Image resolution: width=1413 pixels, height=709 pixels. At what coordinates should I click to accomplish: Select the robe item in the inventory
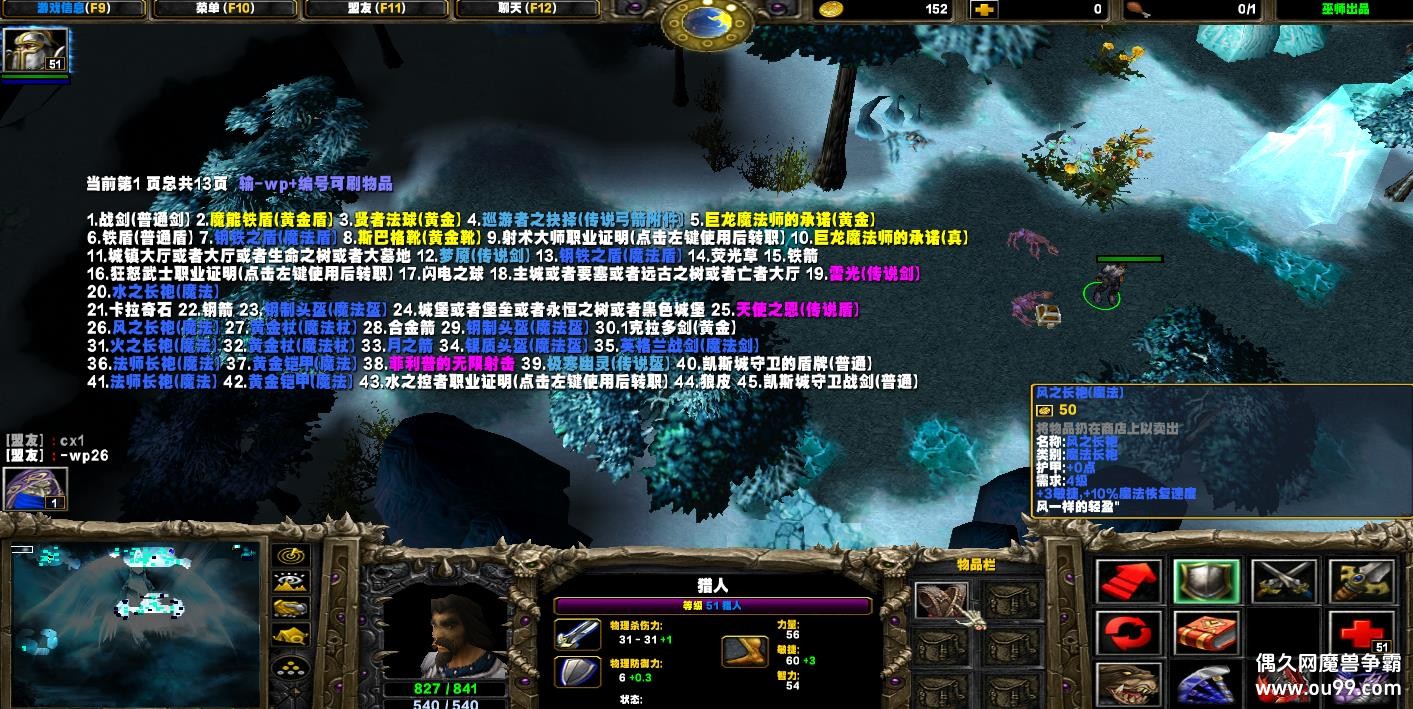(941, 600)
